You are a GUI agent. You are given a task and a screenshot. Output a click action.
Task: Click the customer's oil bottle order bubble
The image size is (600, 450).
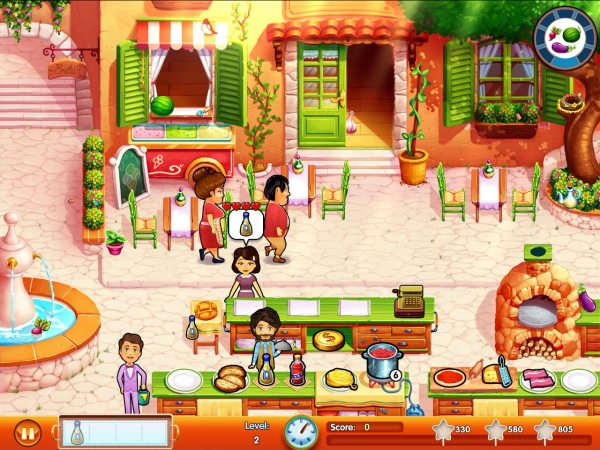coord(244,225)
